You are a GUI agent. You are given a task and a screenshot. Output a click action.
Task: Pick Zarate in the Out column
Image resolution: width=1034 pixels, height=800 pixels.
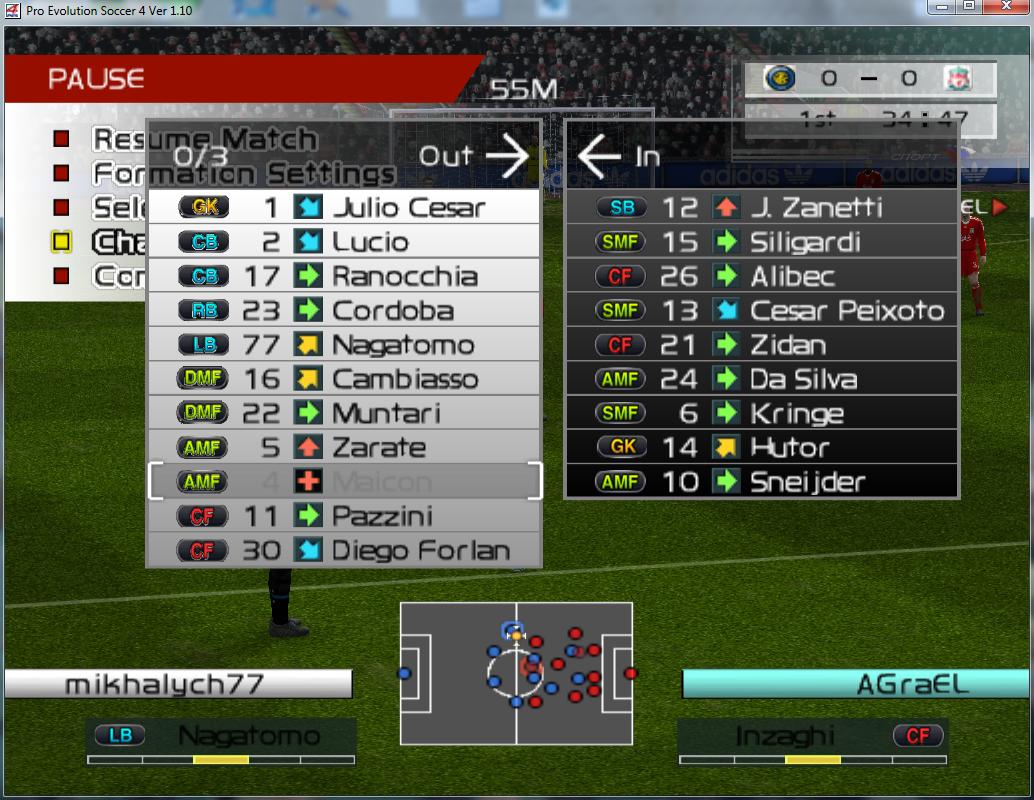click(343, 447)
